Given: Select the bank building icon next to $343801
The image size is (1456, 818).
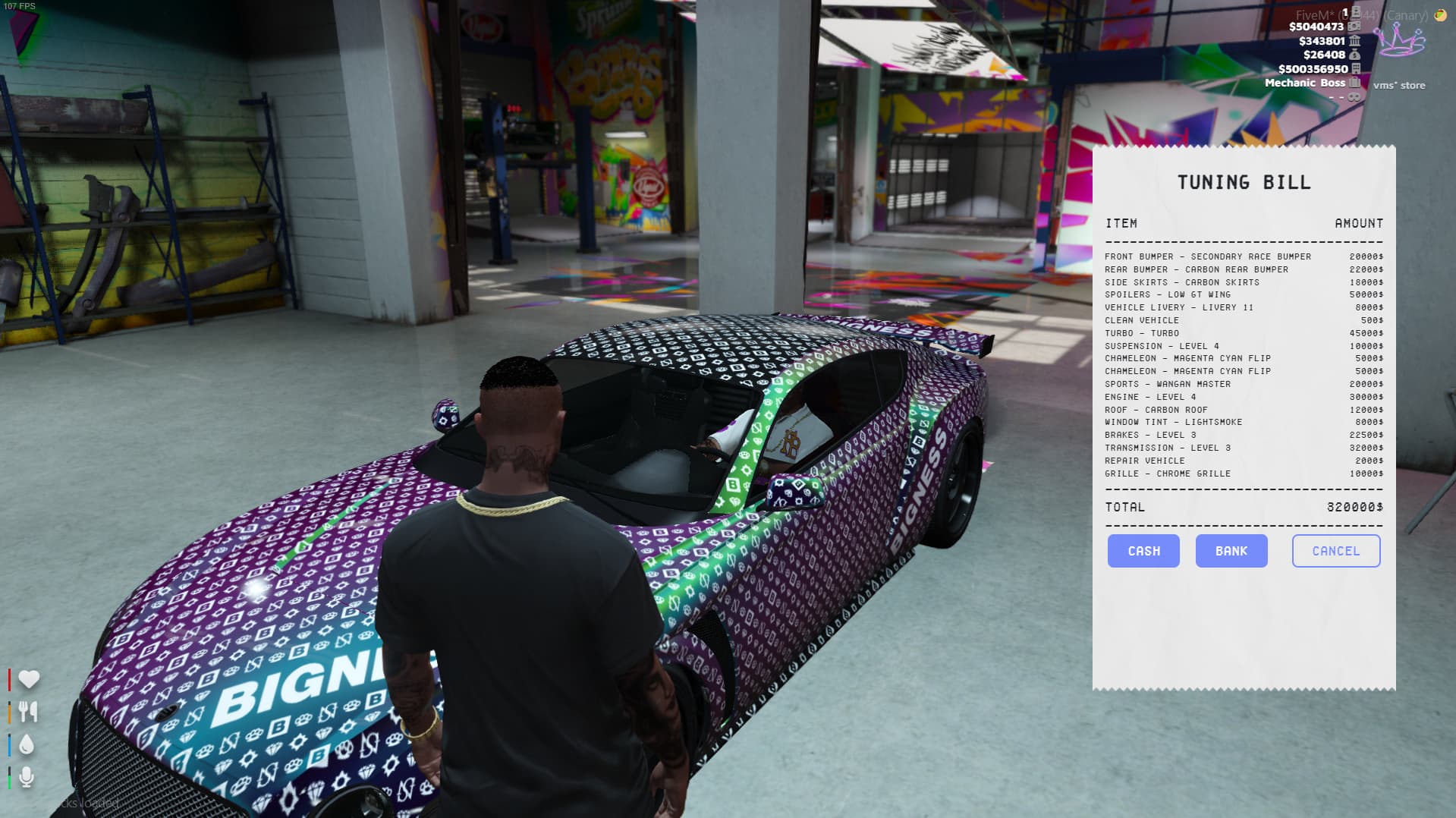Looking at the screenshot, I should [1355, 42].
